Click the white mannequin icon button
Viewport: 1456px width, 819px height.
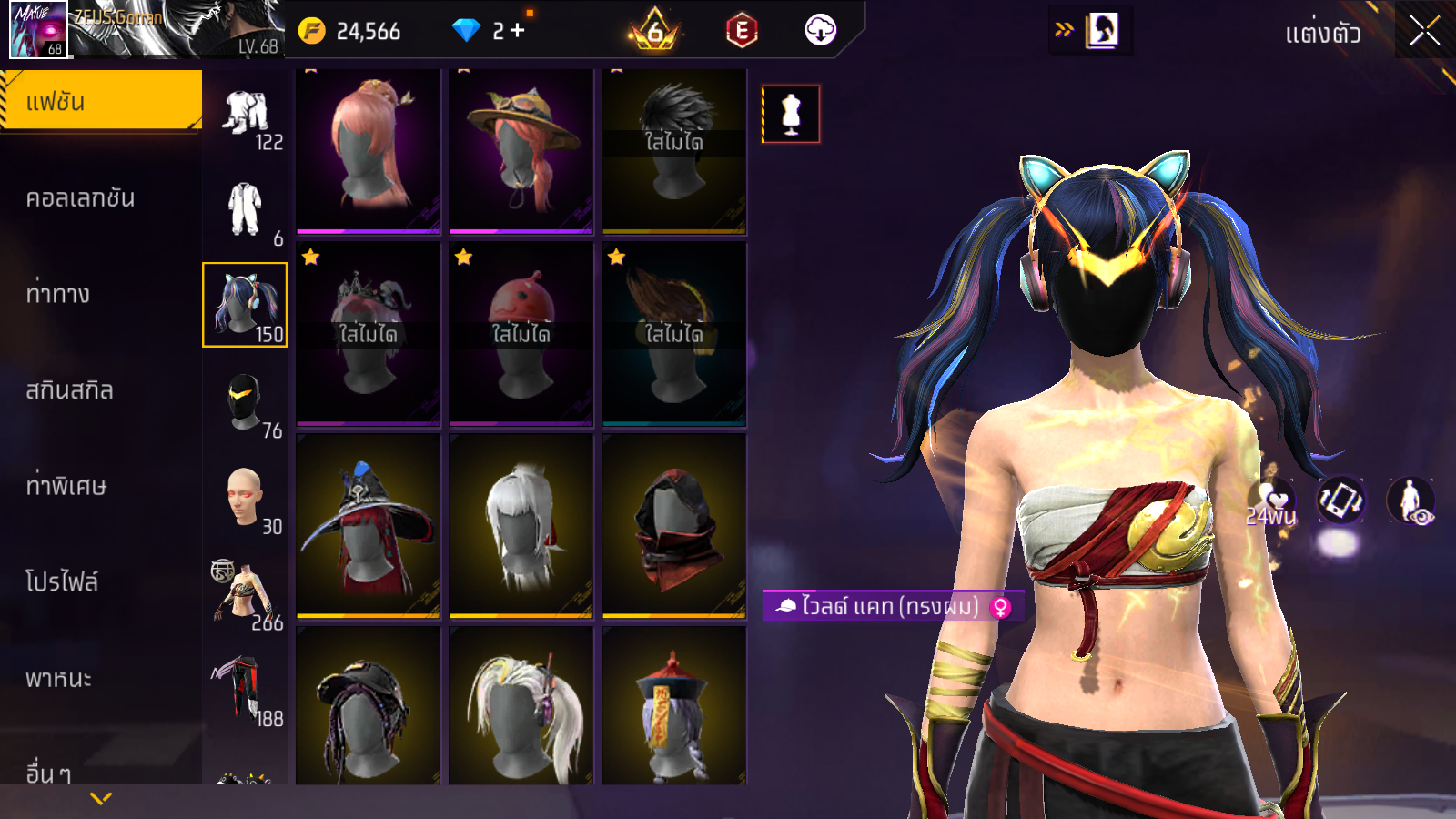pos(791,115)
